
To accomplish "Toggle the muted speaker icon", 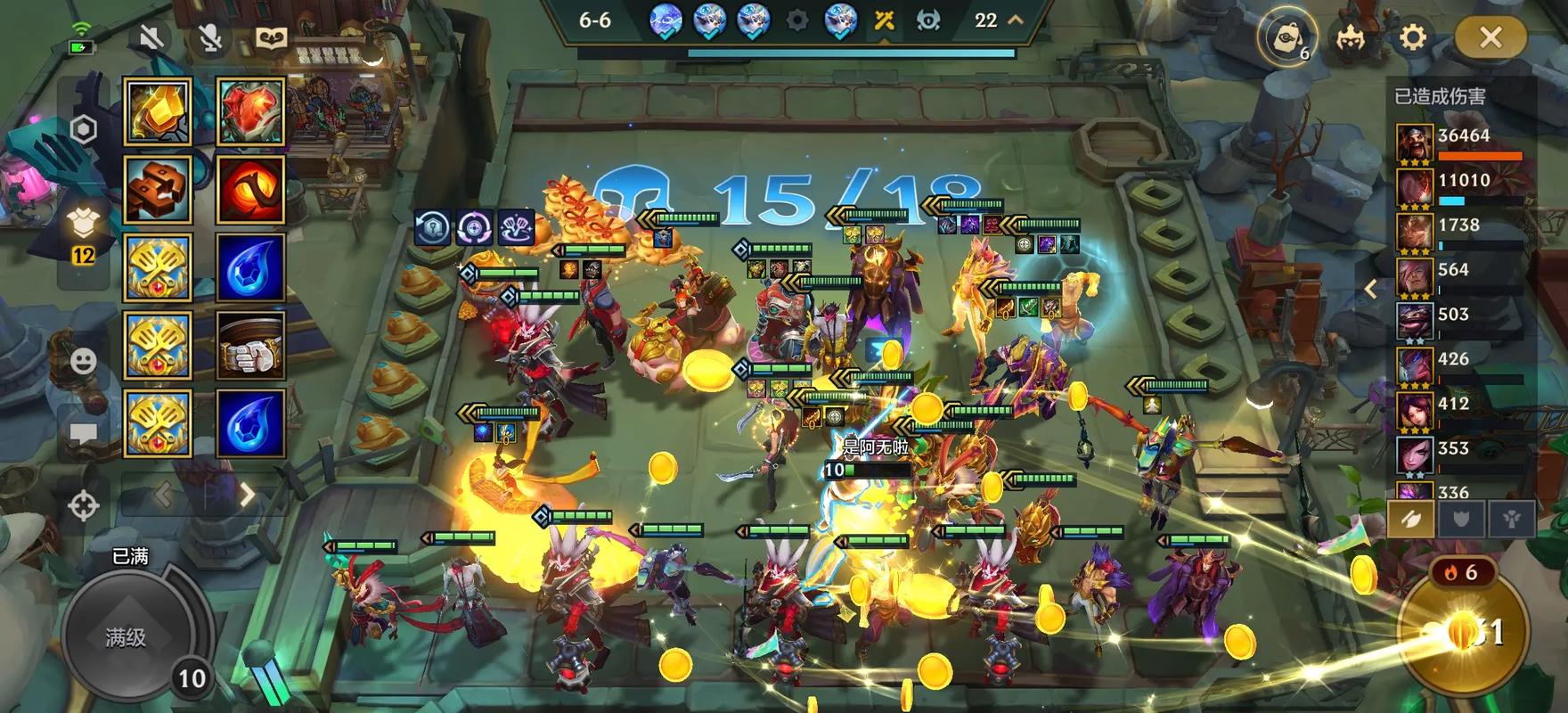I will pyautogui.click(x=152, y=38).
